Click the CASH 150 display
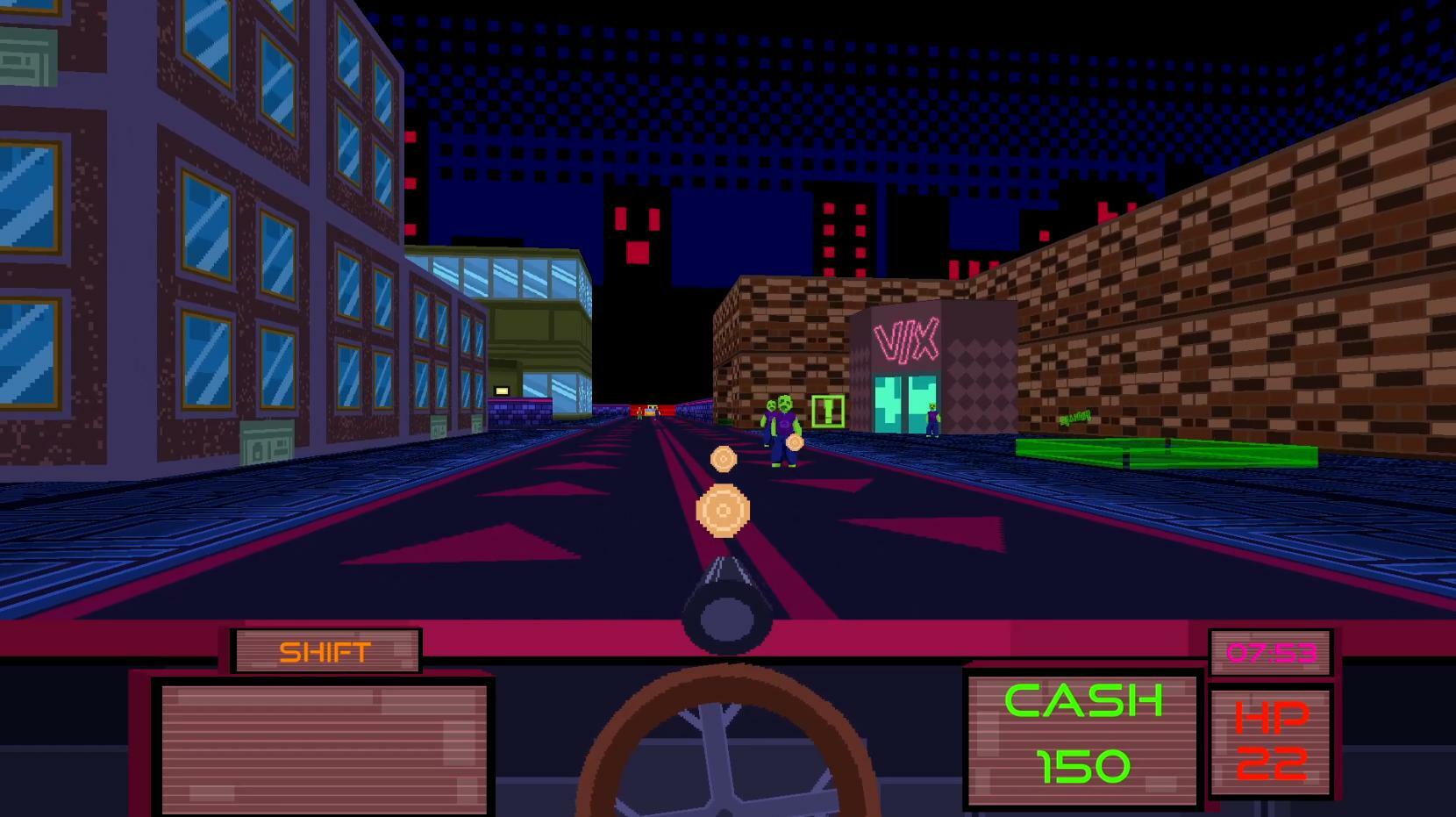 click(x=1081, y=735)
